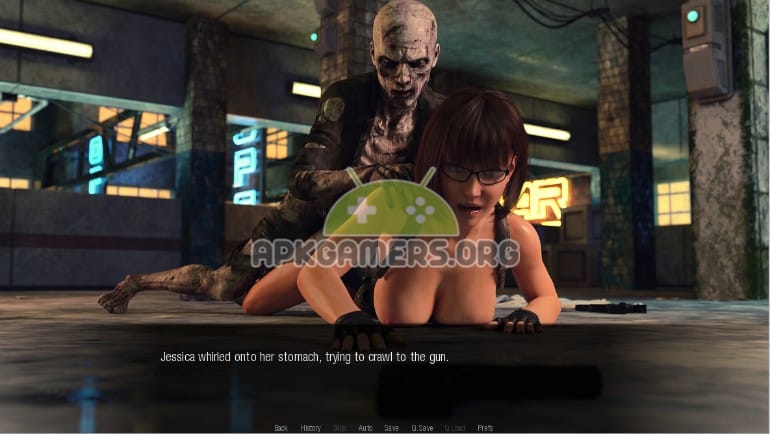Quick save with Q.Save
The height and width of the screenshot is (434, 770).
pos(421,428)
